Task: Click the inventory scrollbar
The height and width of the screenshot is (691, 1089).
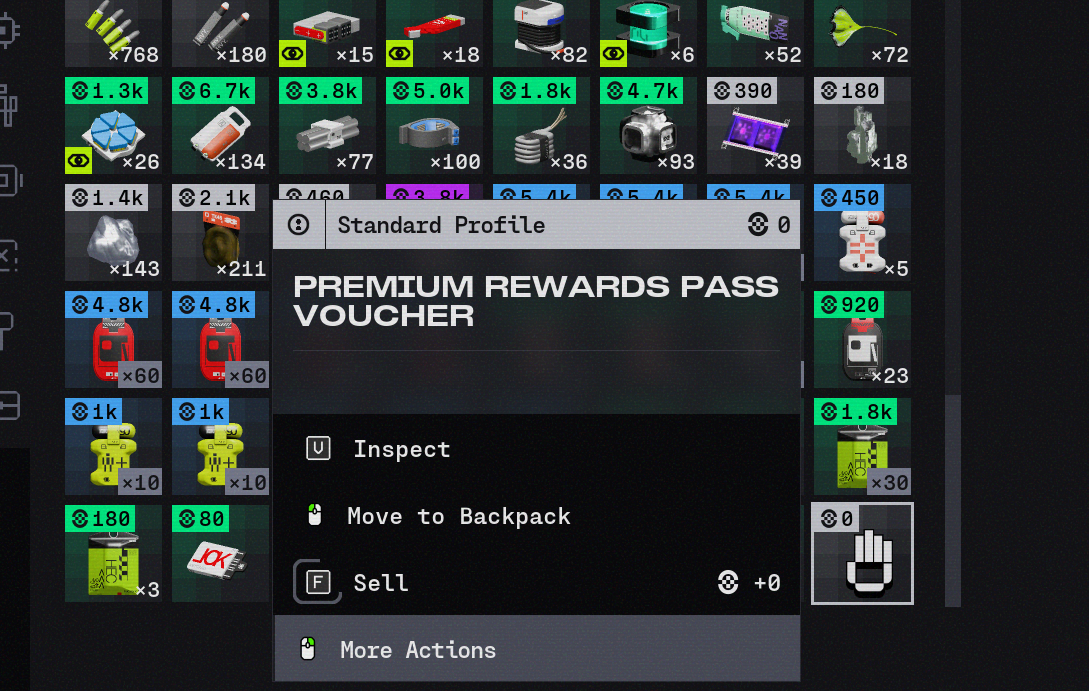Action: coord(953,500)
